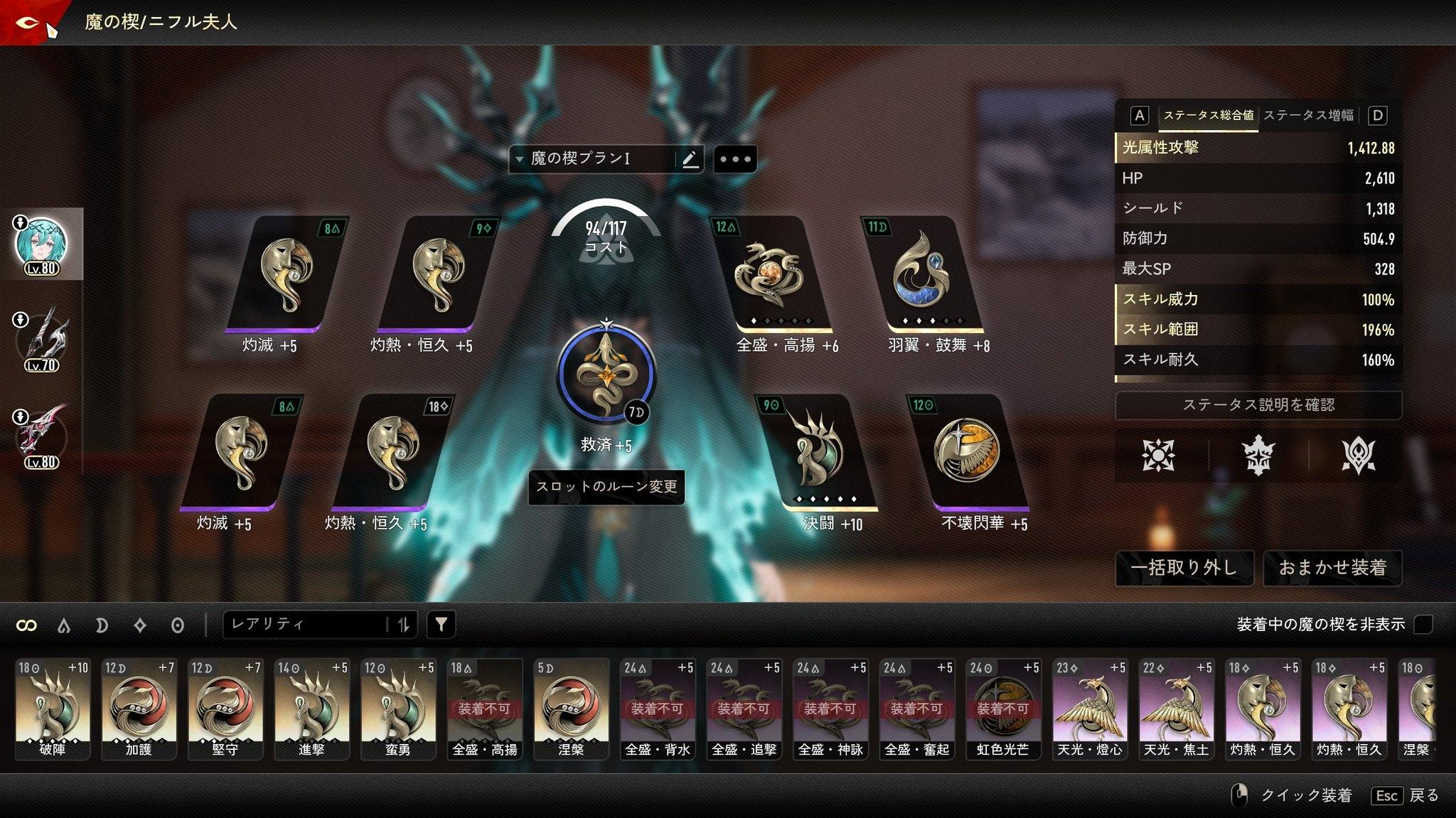Choose おまかせ装着 auto-equip
The image size is (1456, 818).
click(1332, 567)
